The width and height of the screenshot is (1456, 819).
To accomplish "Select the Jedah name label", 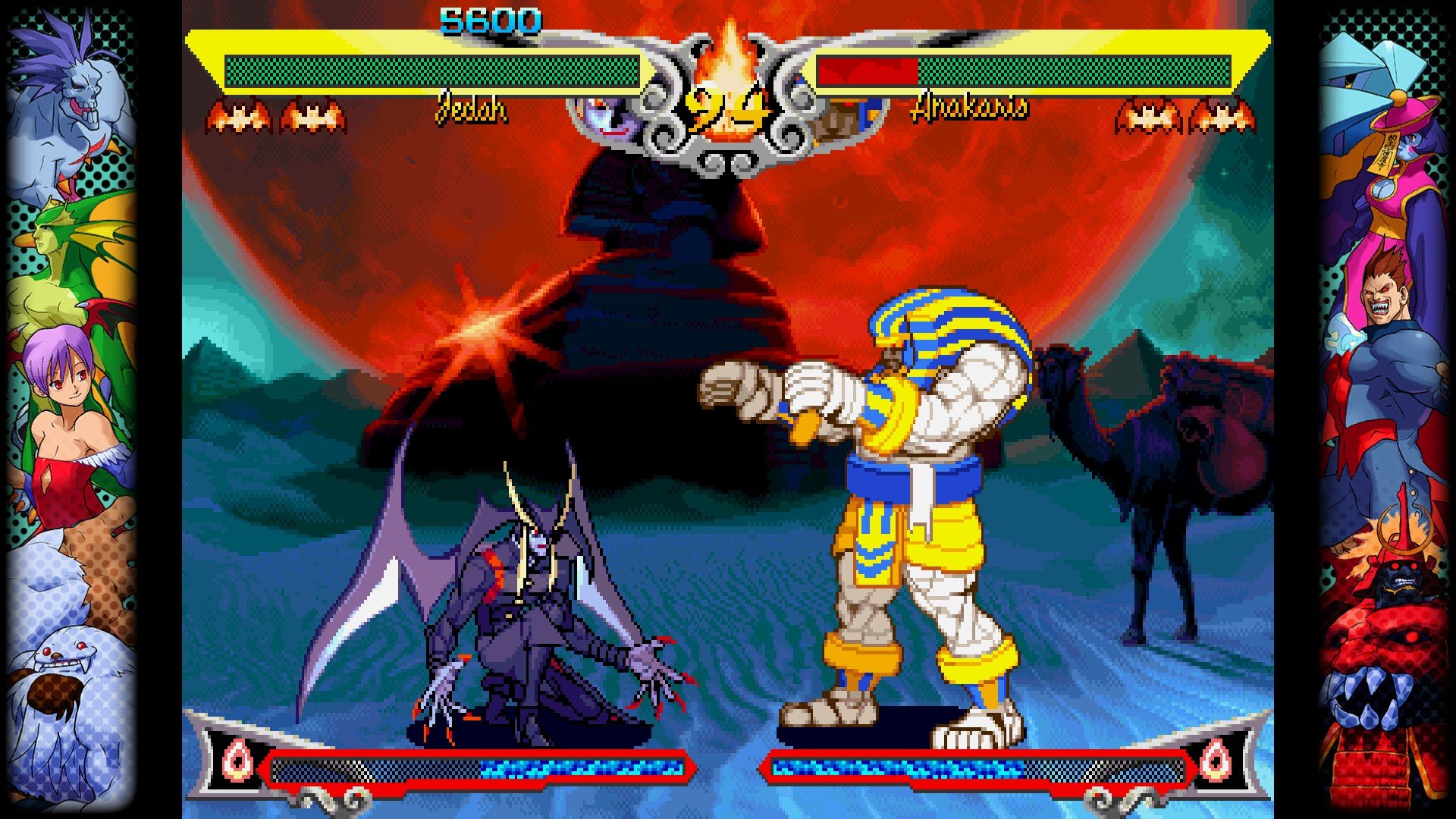I will (470, 111).
